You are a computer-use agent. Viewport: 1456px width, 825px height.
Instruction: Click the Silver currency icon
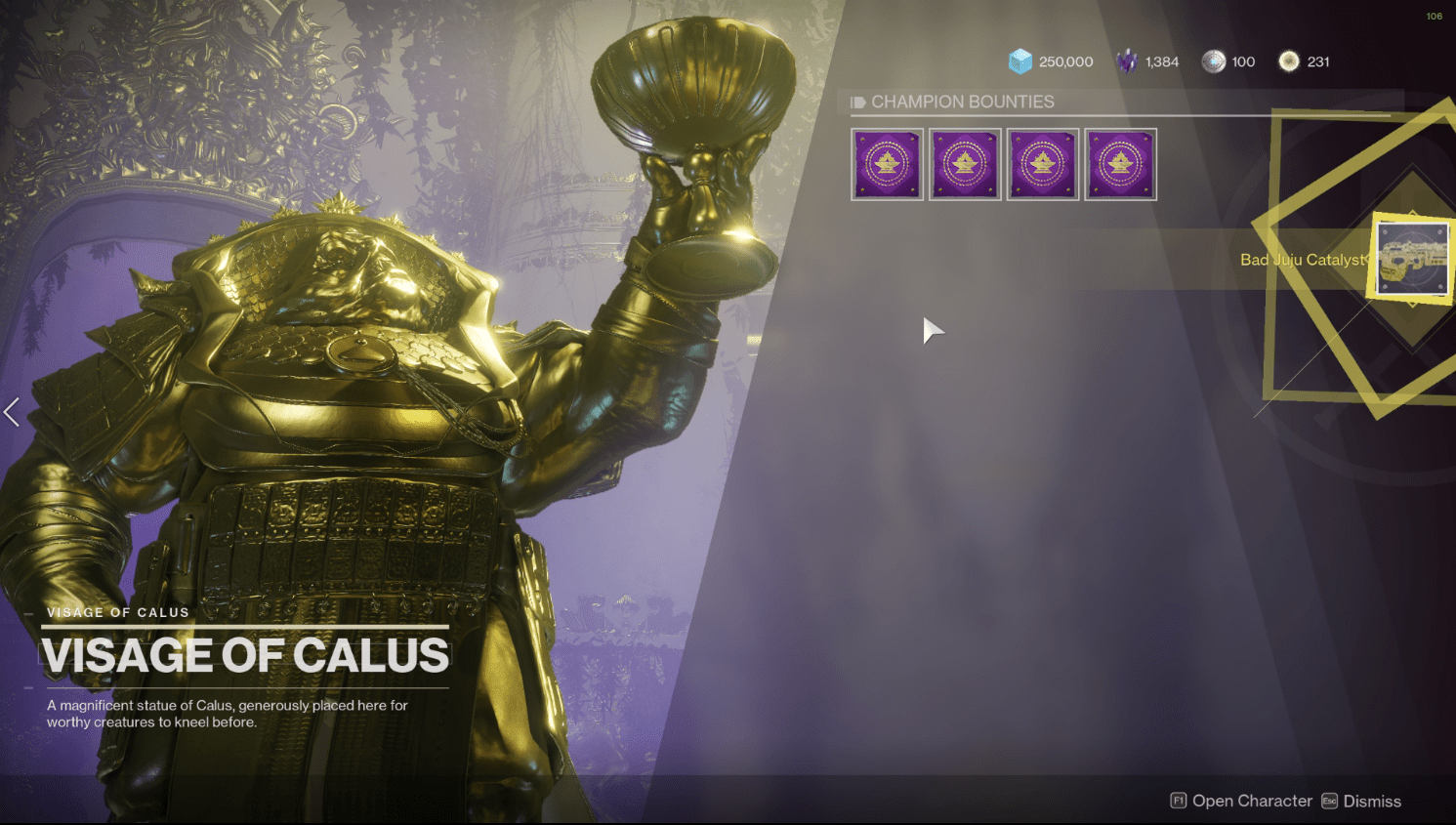click(1214, 61)
